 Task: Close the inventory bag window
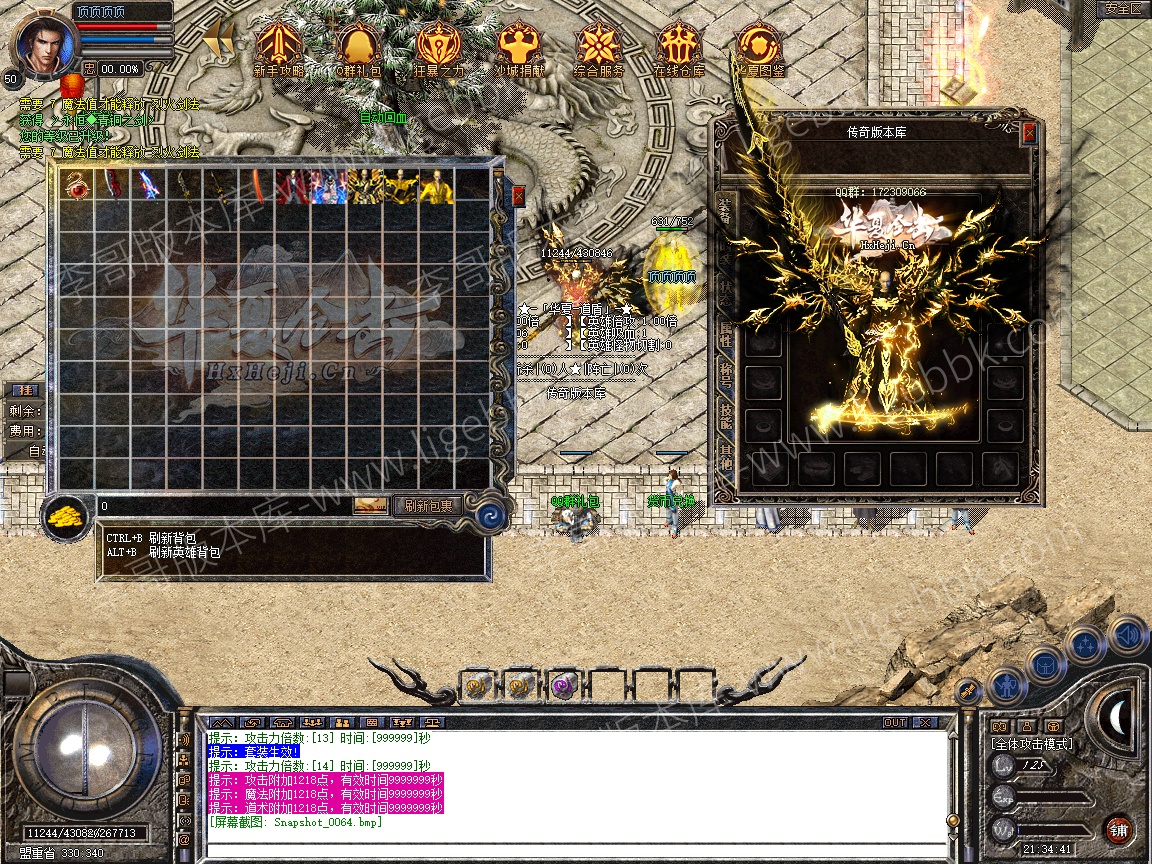(x=518, y=195)
